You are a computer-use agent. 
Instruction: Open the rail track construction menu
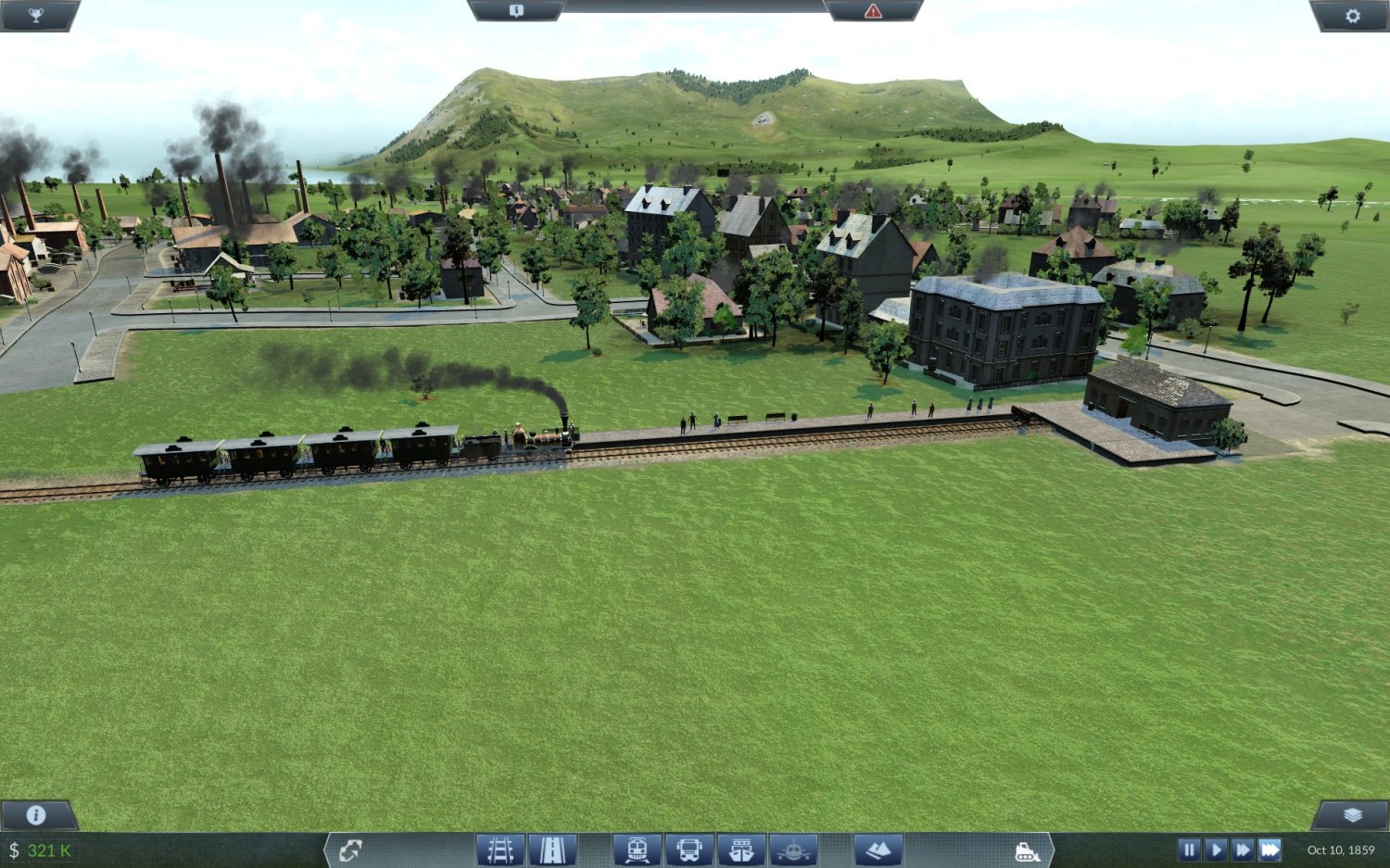tap(500, 849)
